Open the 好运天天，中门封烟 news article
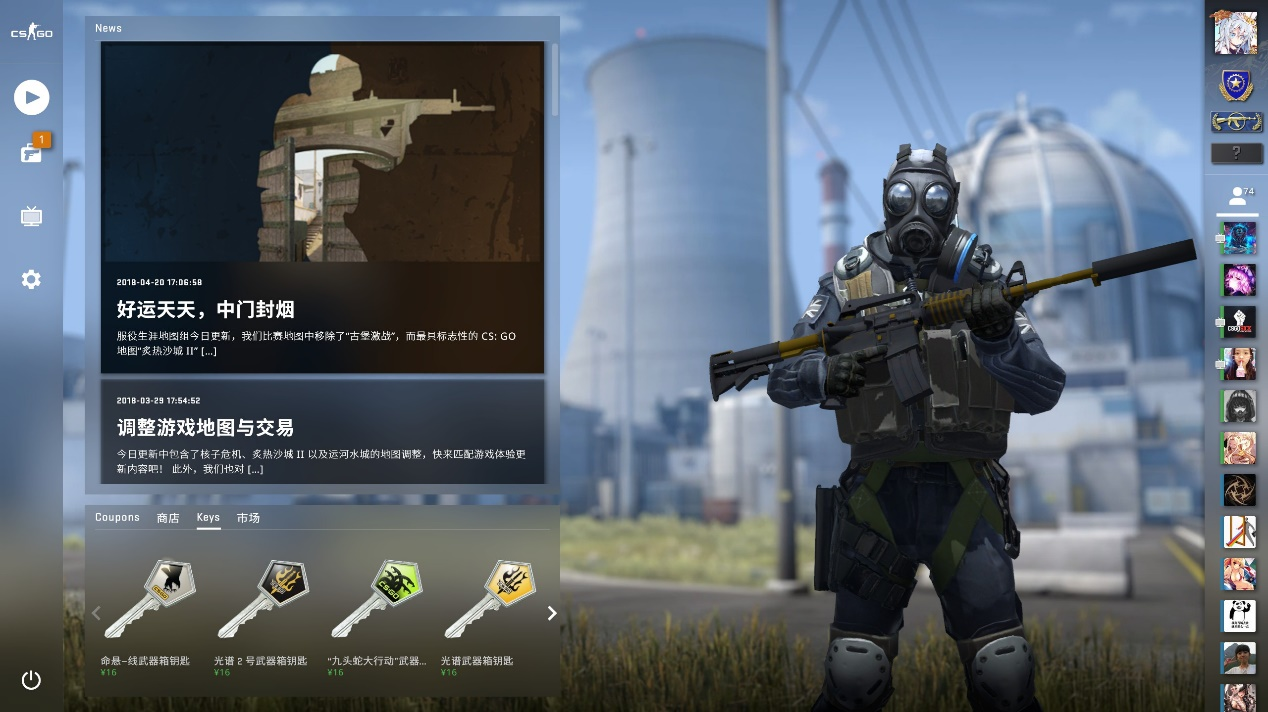Image resolution: width=1268 pixels, height=712 pixels. tap(205, 309)
